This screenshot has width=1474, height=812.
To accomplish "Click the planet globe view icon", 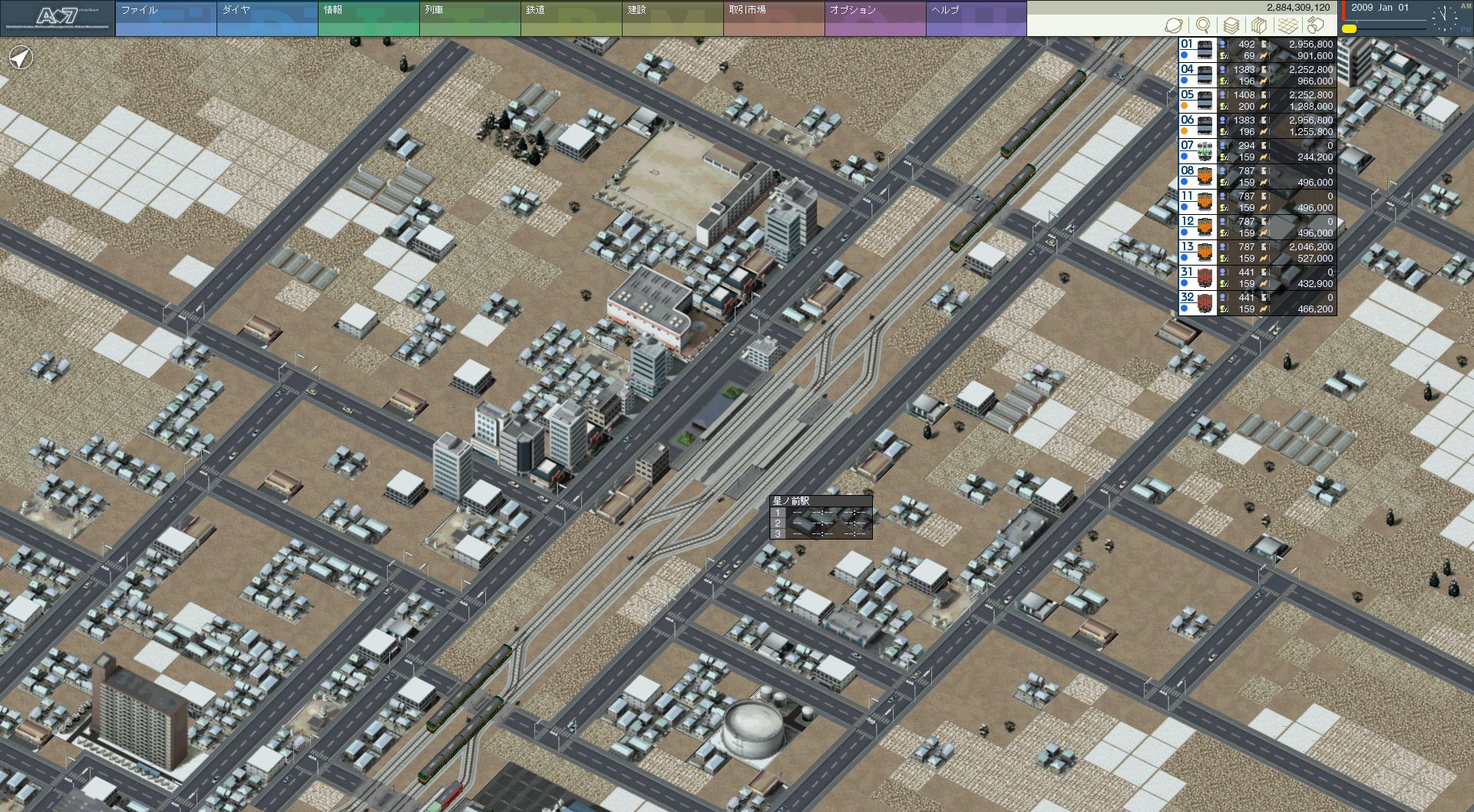I will click(1173, 25).
